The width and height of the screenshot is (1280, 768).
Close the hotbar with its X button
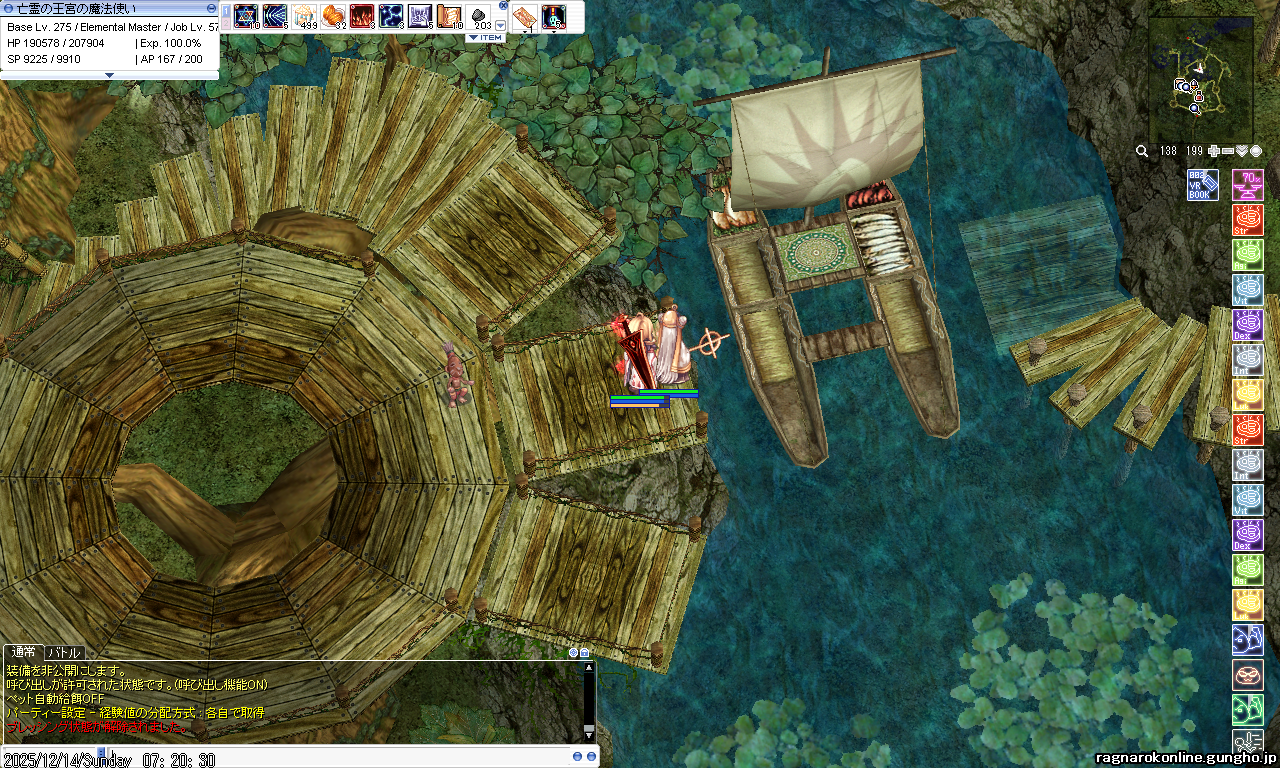[503, 5]
